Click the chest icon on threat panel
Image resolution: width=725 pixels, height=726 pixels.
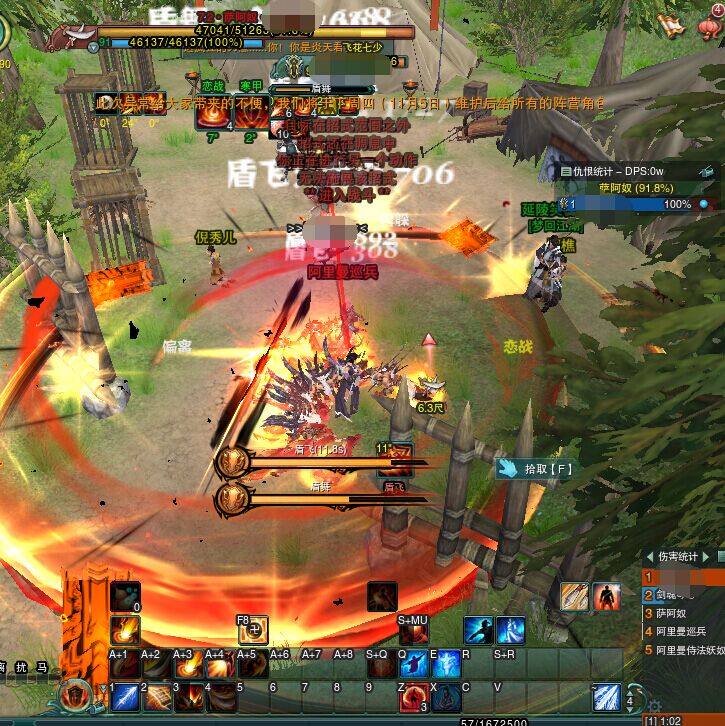click(707, 172)
